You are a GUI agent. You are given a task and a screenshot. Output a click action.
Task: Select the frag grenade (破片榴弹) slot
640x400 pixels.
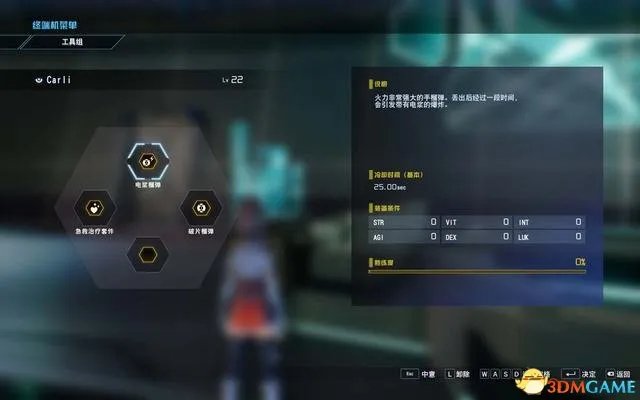coord(199,207)
